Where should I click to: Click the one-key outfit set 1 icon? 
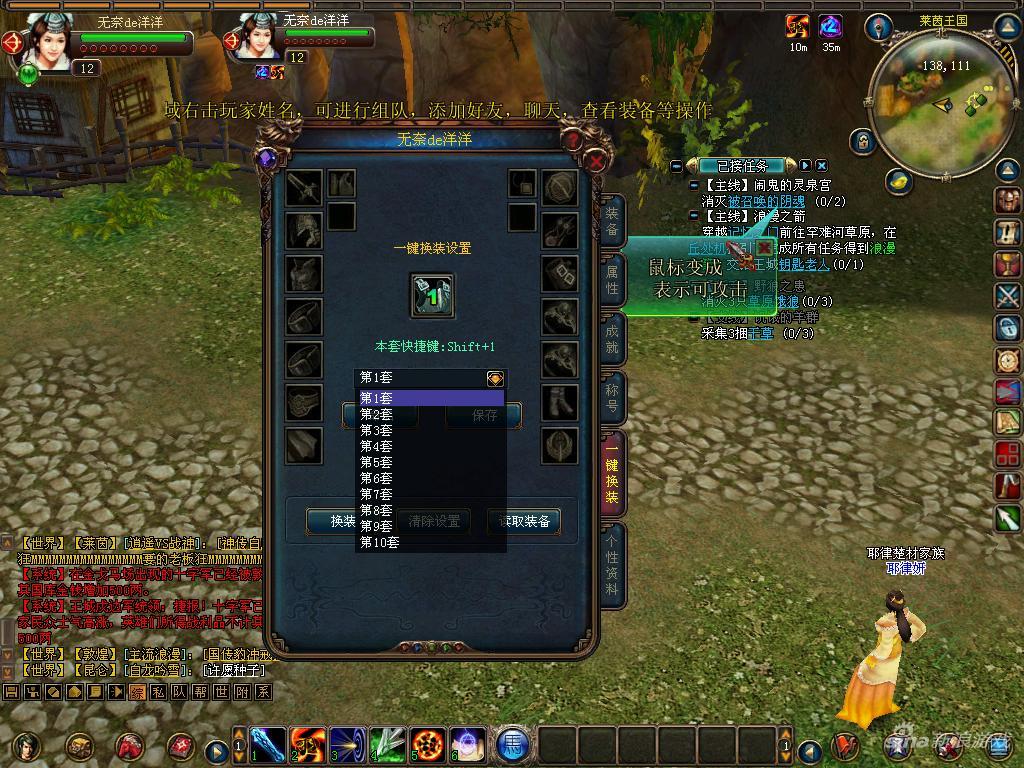(432, 296)
